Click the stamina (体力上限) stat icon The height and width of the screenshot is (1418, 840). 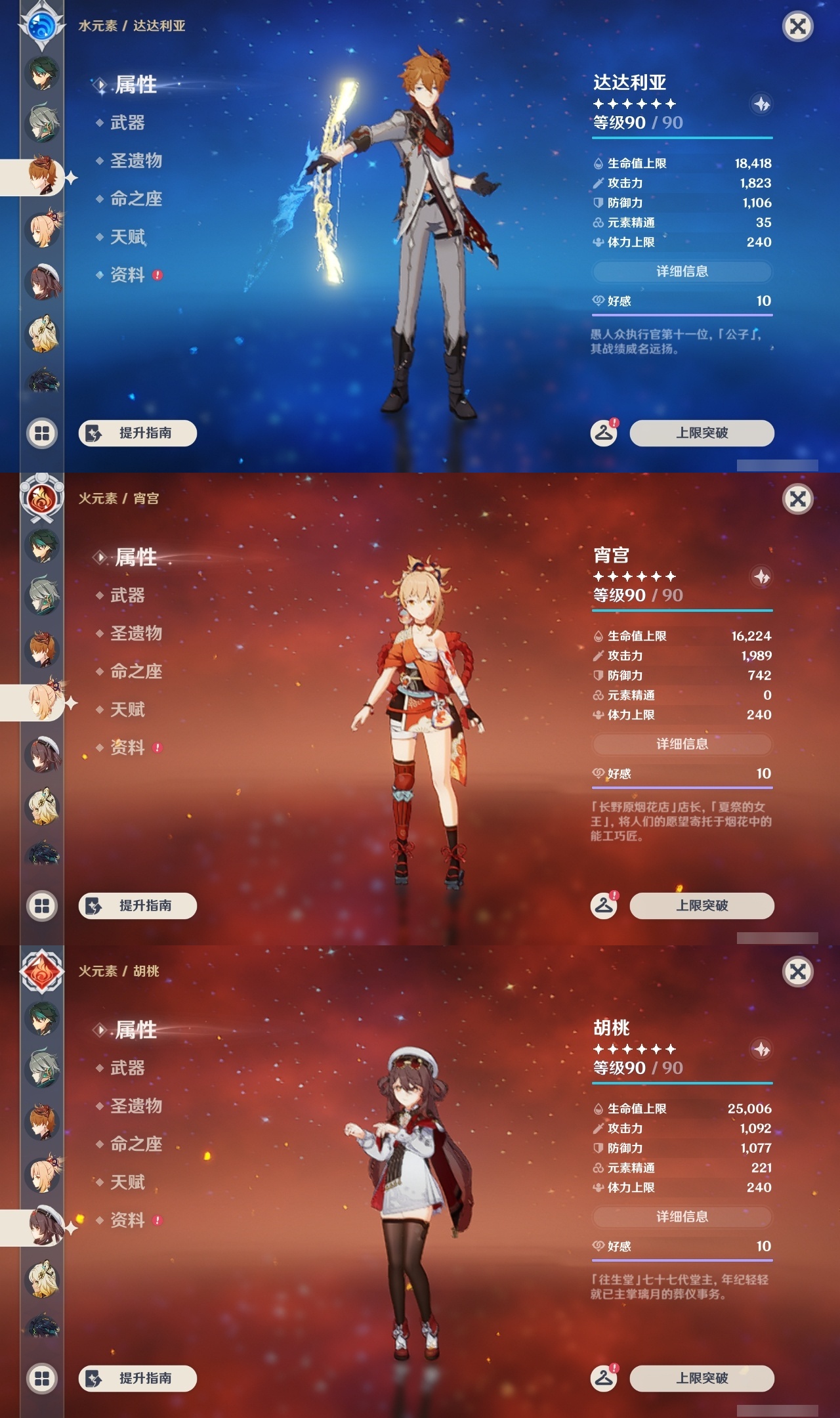point(598,242)
